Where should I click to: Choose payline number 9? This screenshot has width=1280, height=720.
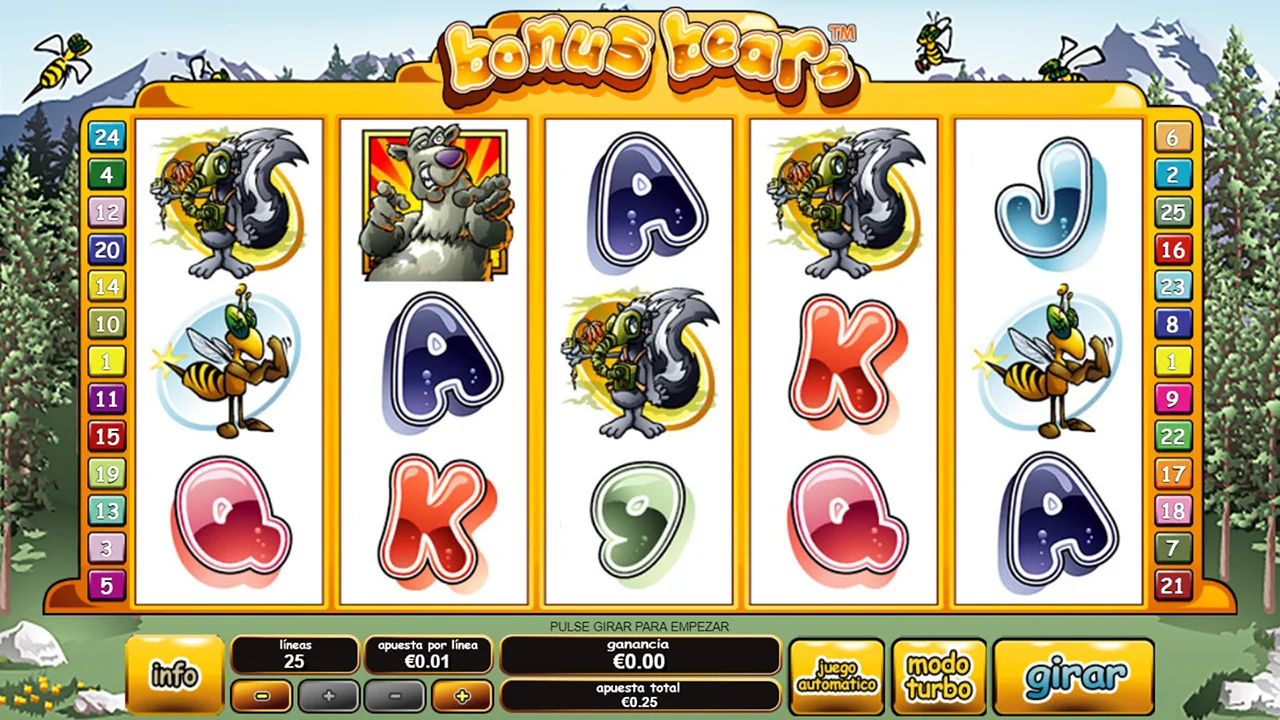point(1173,398)
